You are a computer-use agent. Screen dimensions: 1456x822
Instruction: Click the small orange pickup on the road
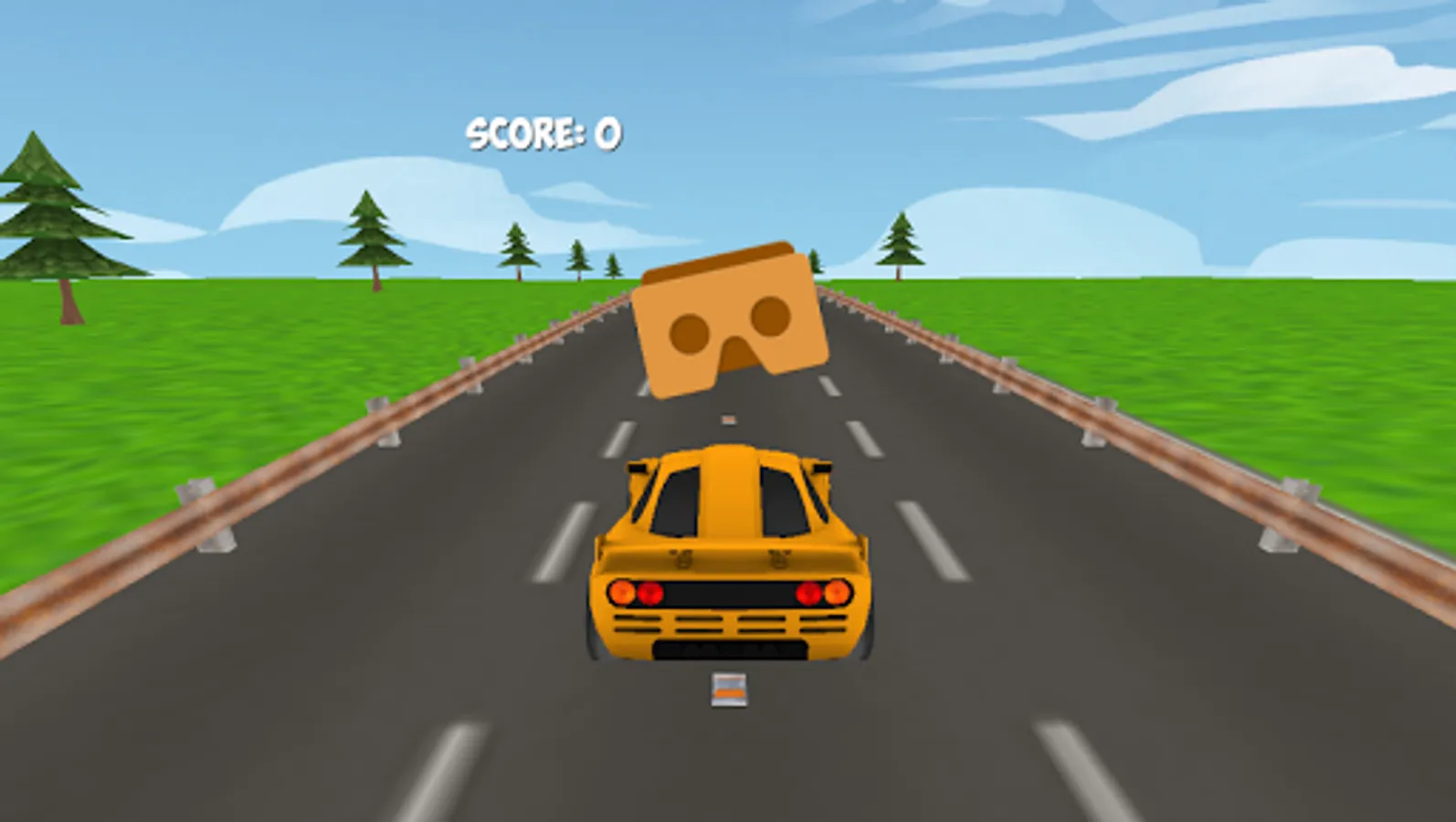pos(727,691)
